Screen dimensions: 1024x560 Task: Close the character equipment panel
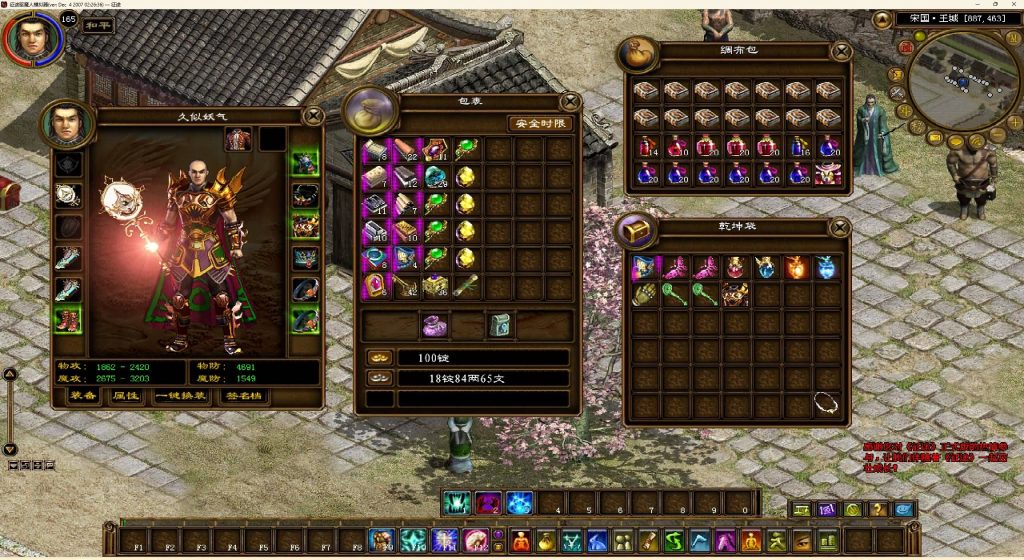[314, 115]
